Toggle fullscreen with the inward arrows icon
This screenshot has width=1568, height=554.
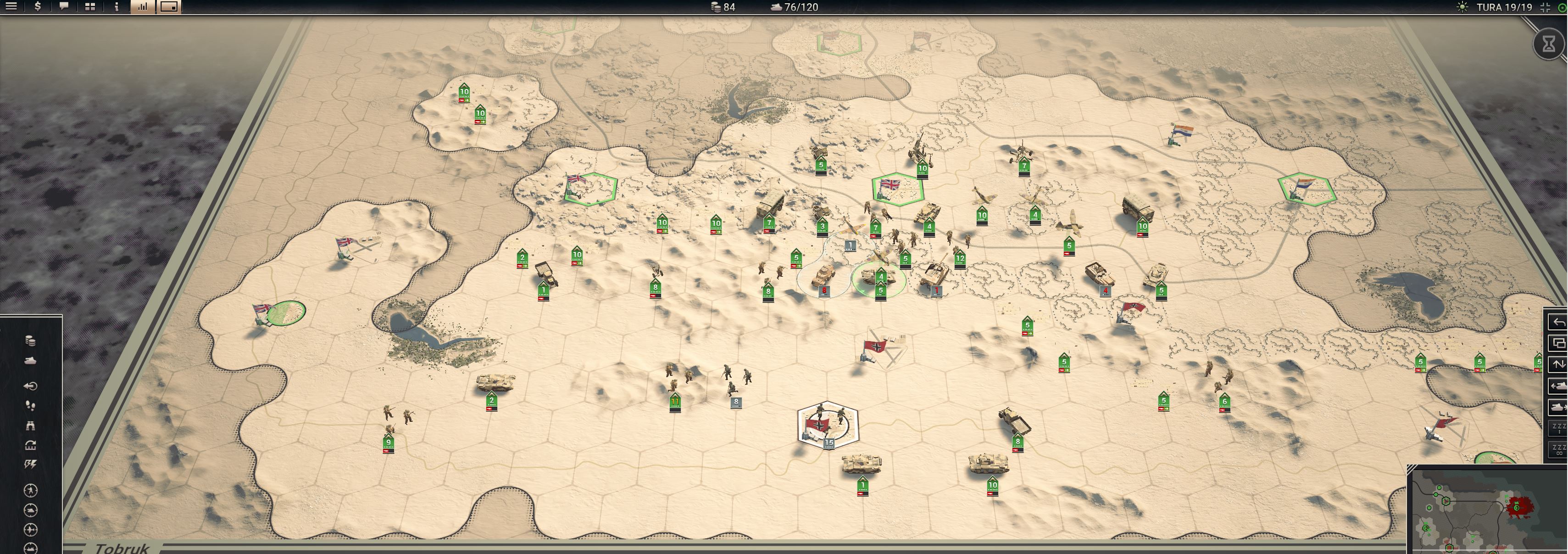pos(1545,7)
